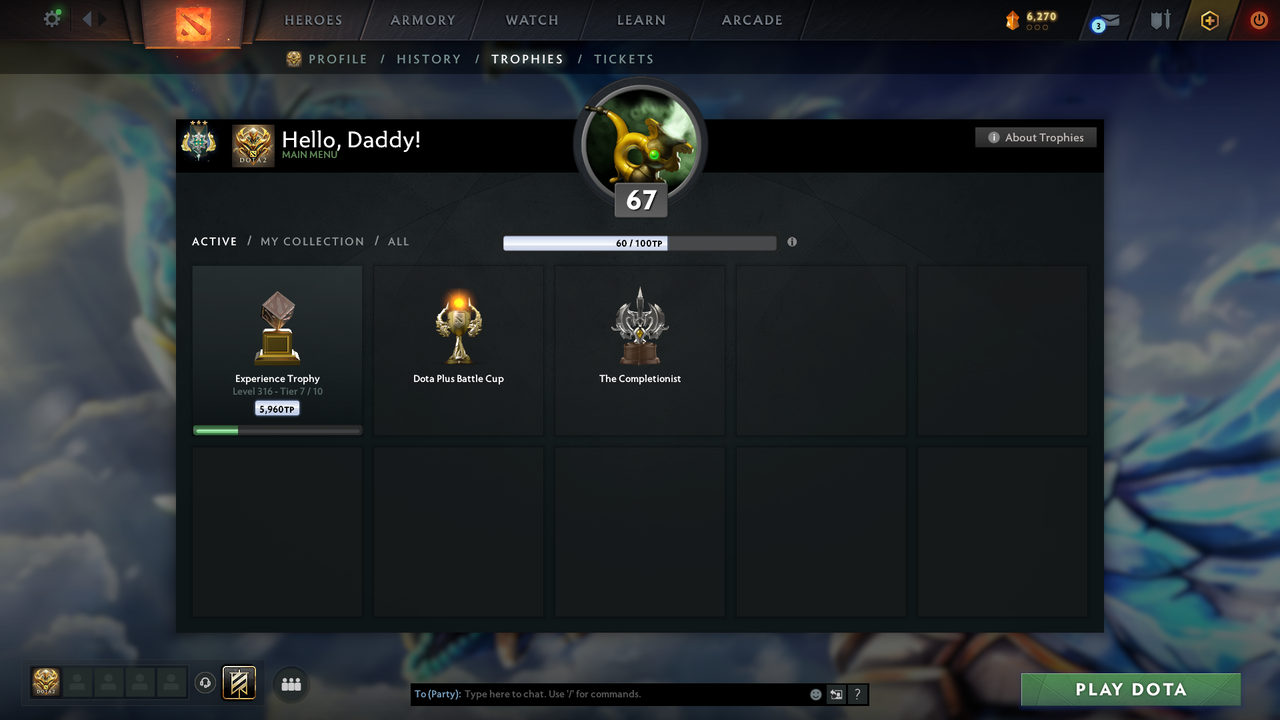Open the settings gear icon
The width and height of the screenshot is (1280, 720).
tap(52, 18)
